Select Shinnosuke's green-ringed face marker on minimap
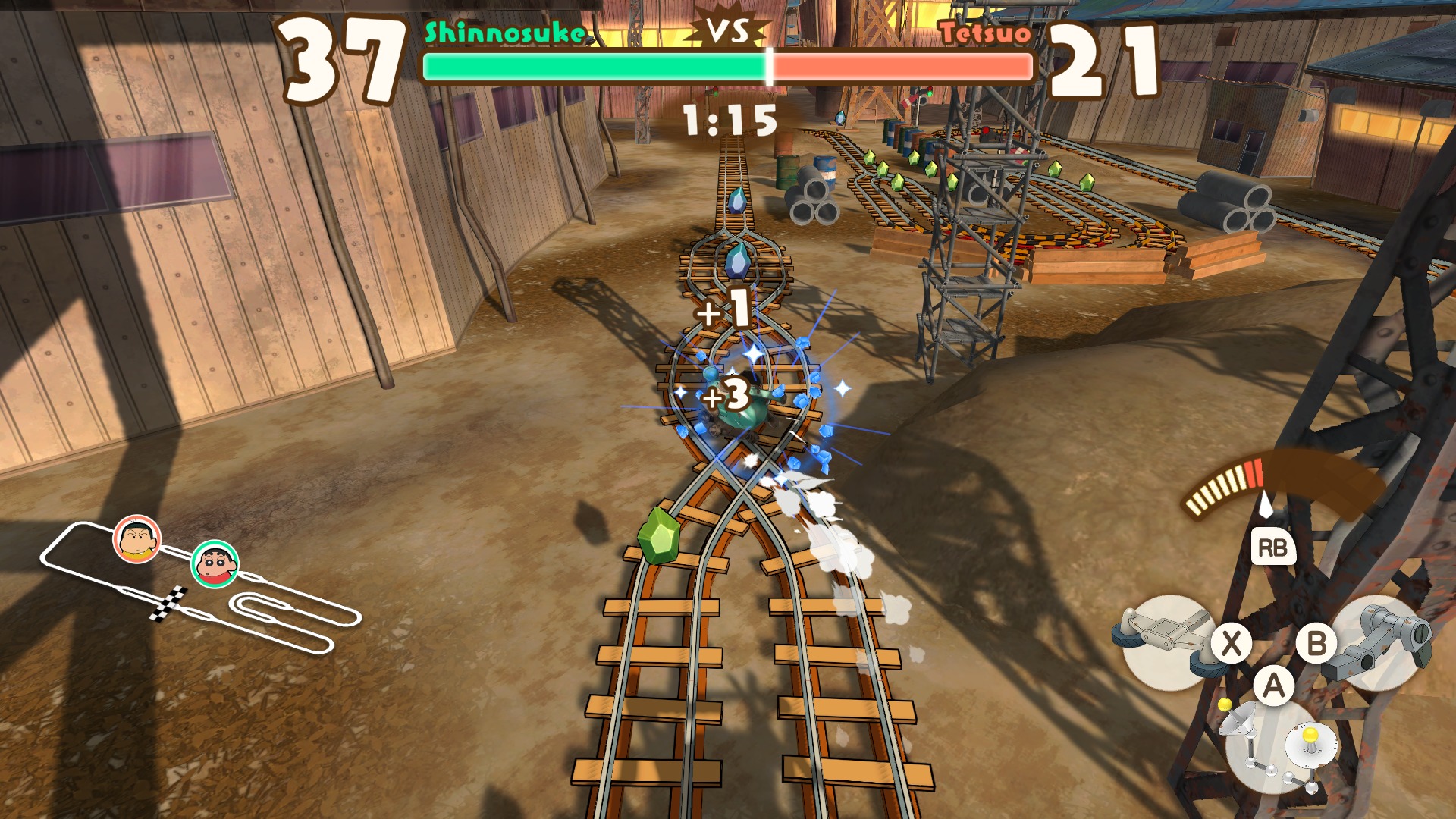The height and width of the screenshot is (819, 1456). point(215,564)
